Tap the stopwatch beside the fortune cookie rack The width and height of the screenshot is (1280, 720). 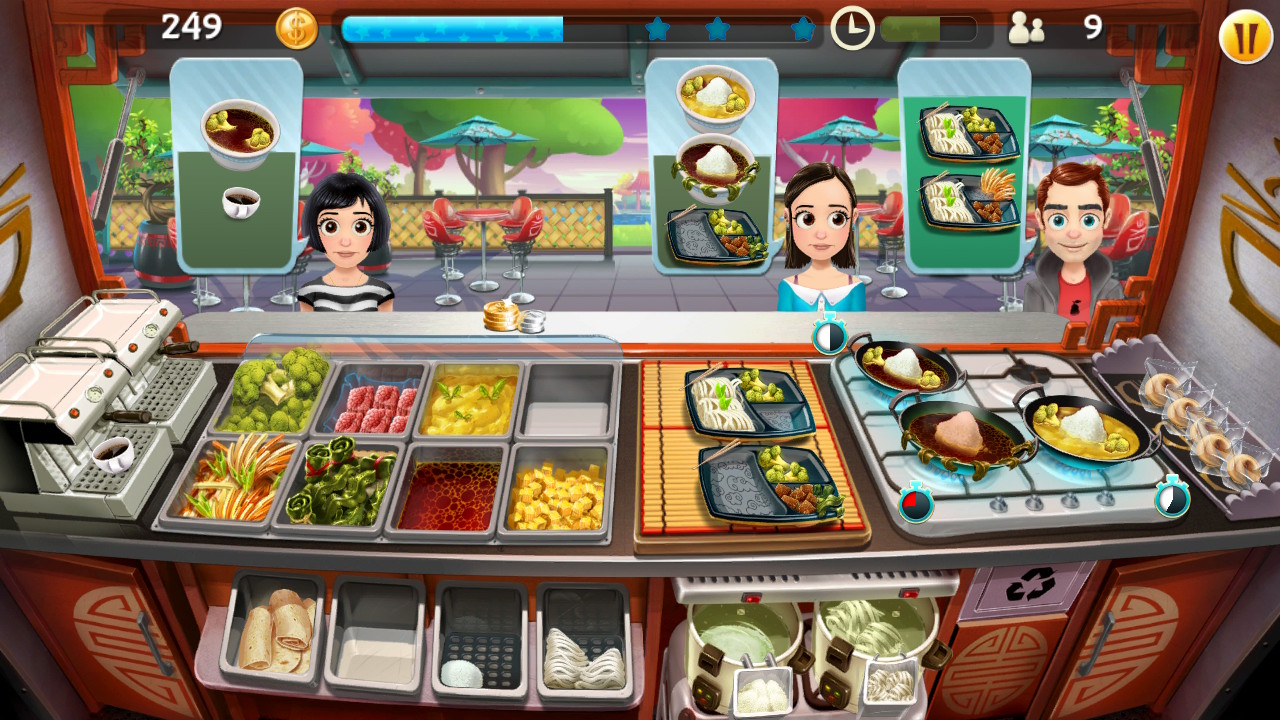click(x=1172, y=501)
